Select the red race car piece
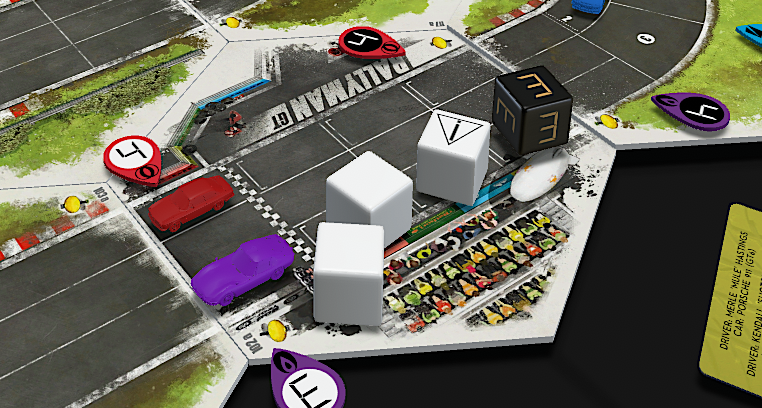Viewport: 762px width, 408px height. click(x=191, y=203)
